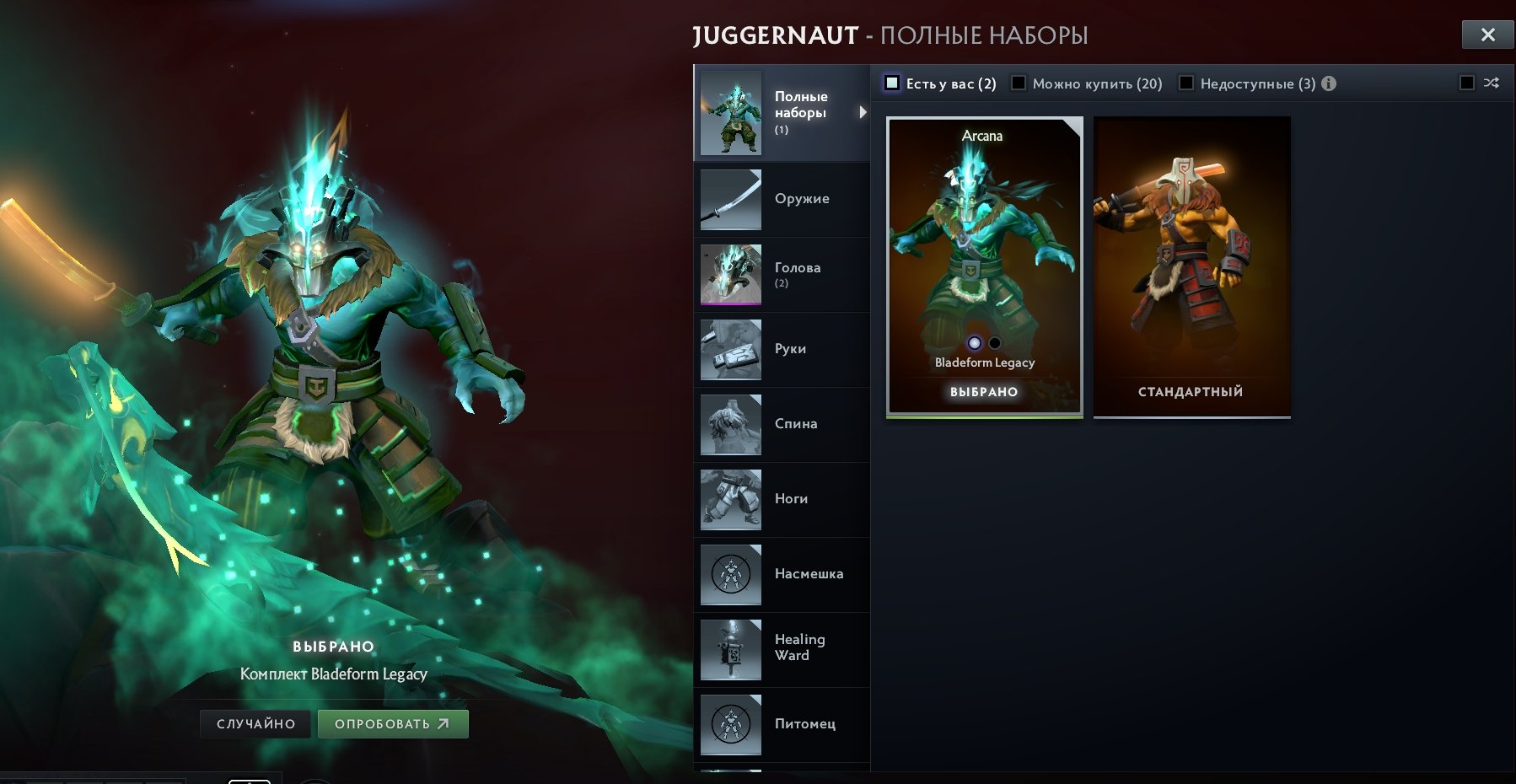Enable the Недоступные filter checkbox

click(x=1186, y=83)
